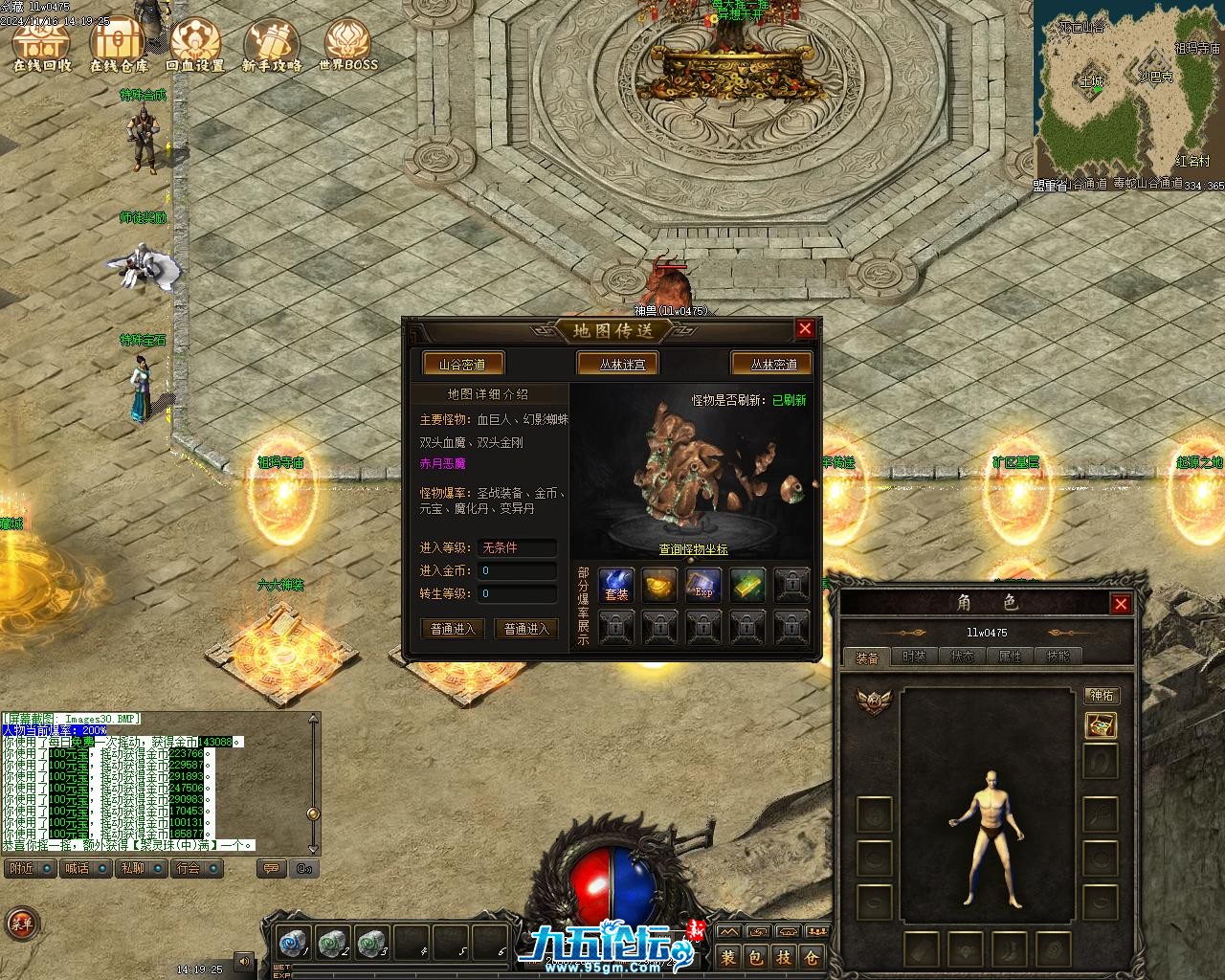Screen dimensions: 1225x980
Task: Open the 世界BOSS panel
Action: [x=347, y=46]
